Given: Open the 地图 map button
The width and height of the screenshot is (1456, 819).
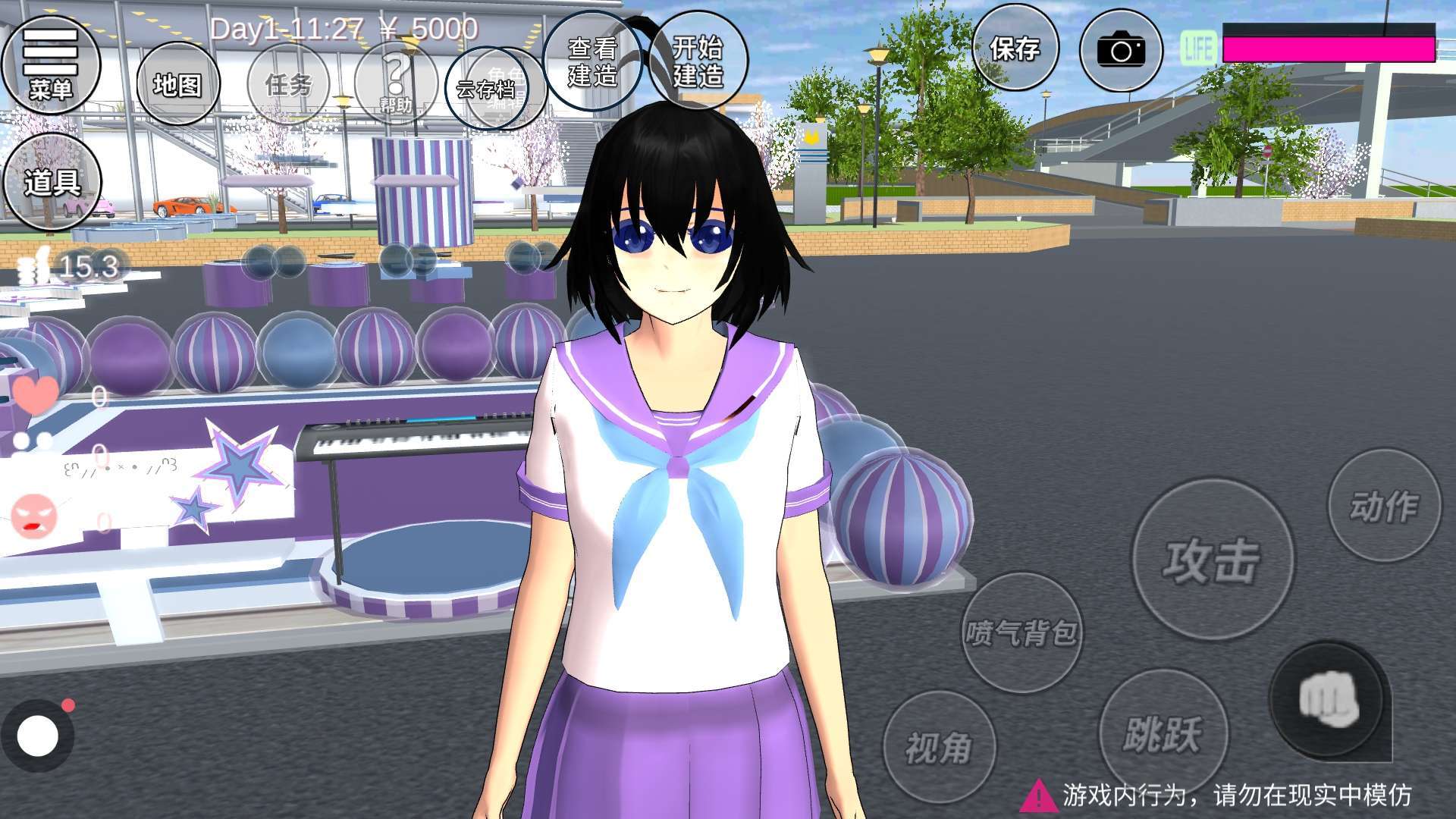Looking at the screenshot, I should pyautogui.click(x=177, y=84).
